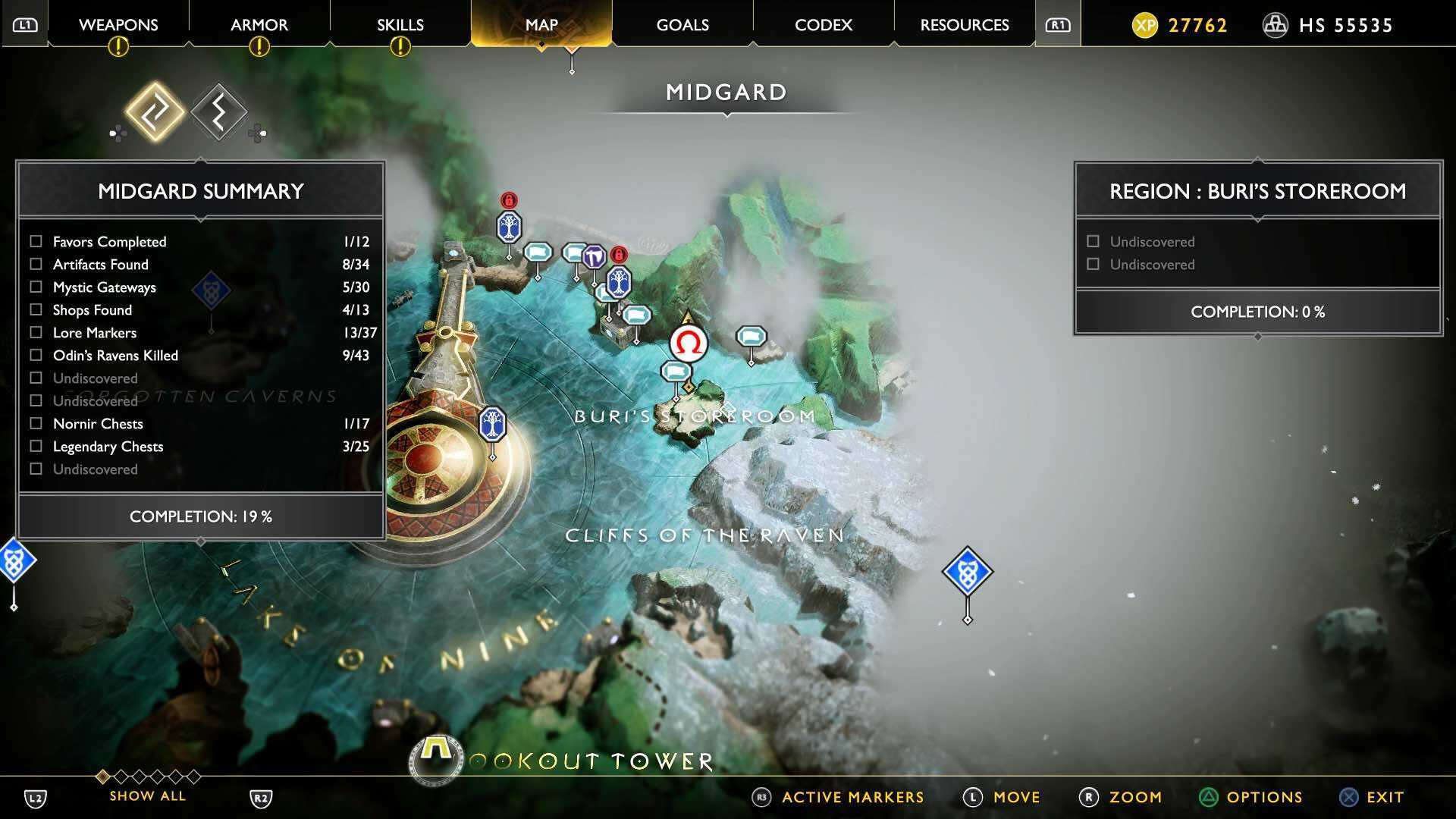Toggle the Odin's Ravens Killed checkbox
The height and width of the screenshot is (819, 1456).
(x=35, y=355)
